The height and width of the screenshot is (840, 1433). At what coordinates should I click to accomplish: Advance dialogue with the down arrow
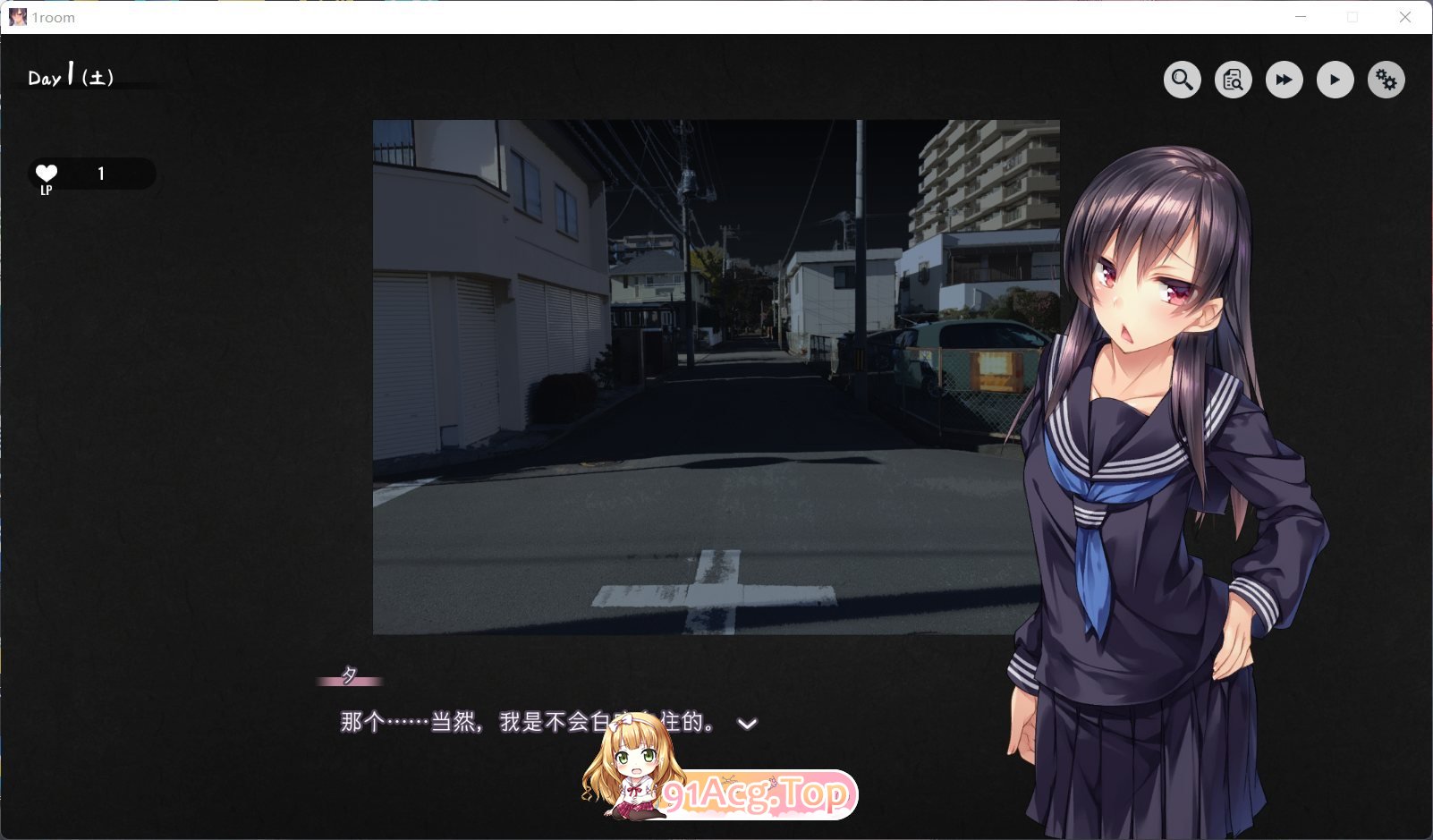747,724
